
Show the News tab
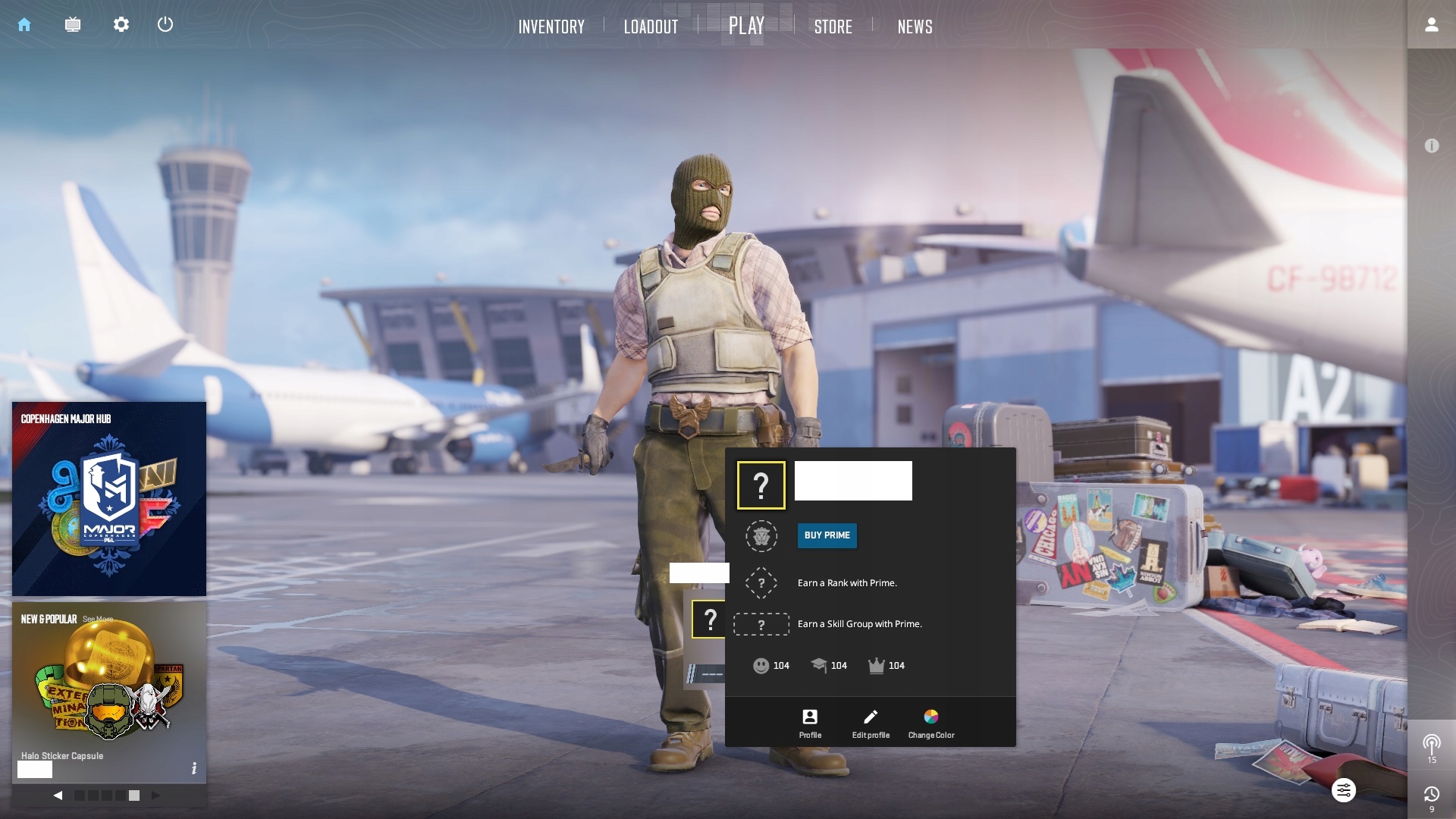coord(915,27)
